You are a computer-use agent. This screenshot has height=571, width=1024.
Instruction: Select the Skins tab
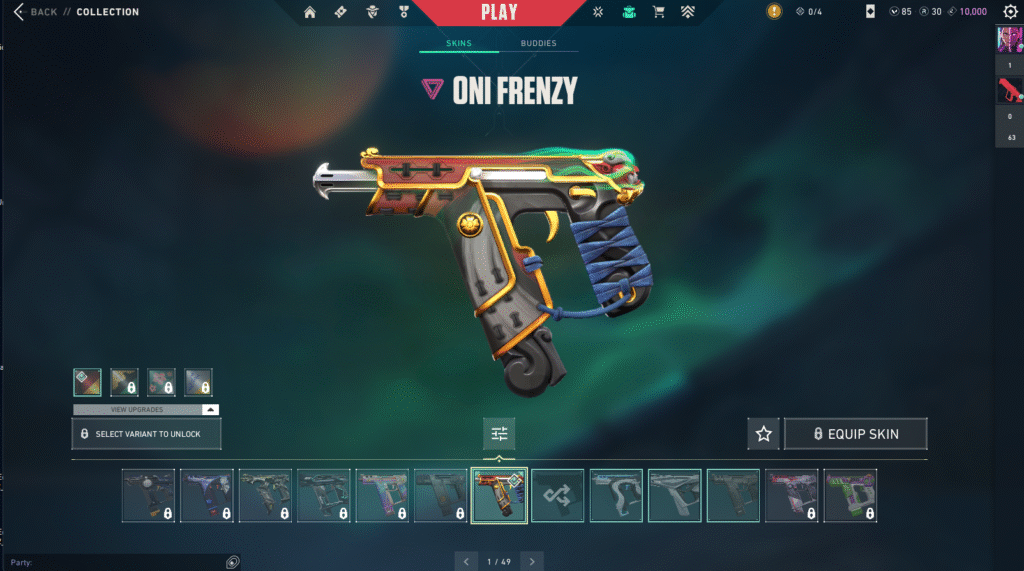click(x=458, y=44)
